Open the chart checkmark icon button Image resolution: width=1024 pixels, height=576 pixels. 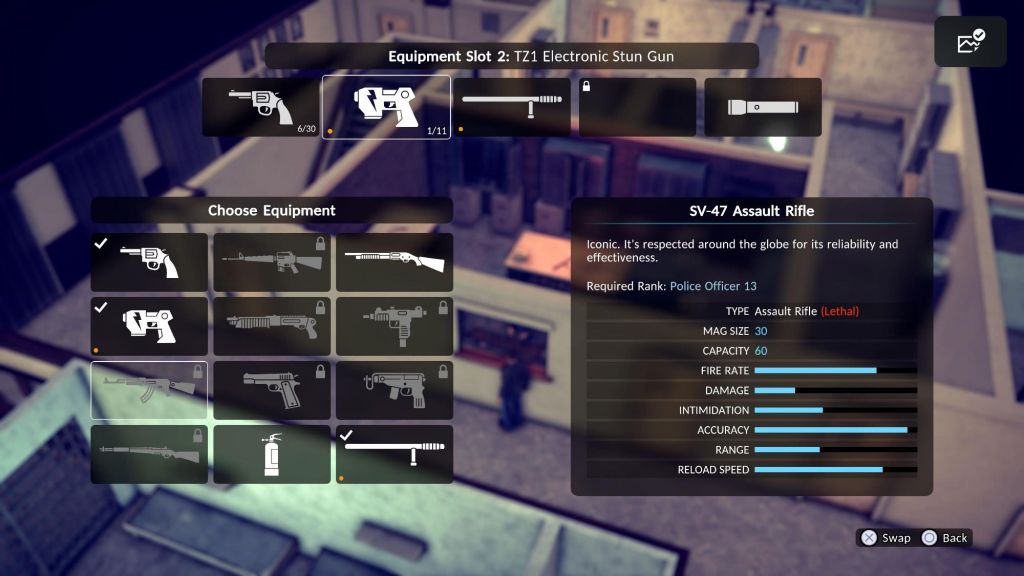(x=970, y=42)
